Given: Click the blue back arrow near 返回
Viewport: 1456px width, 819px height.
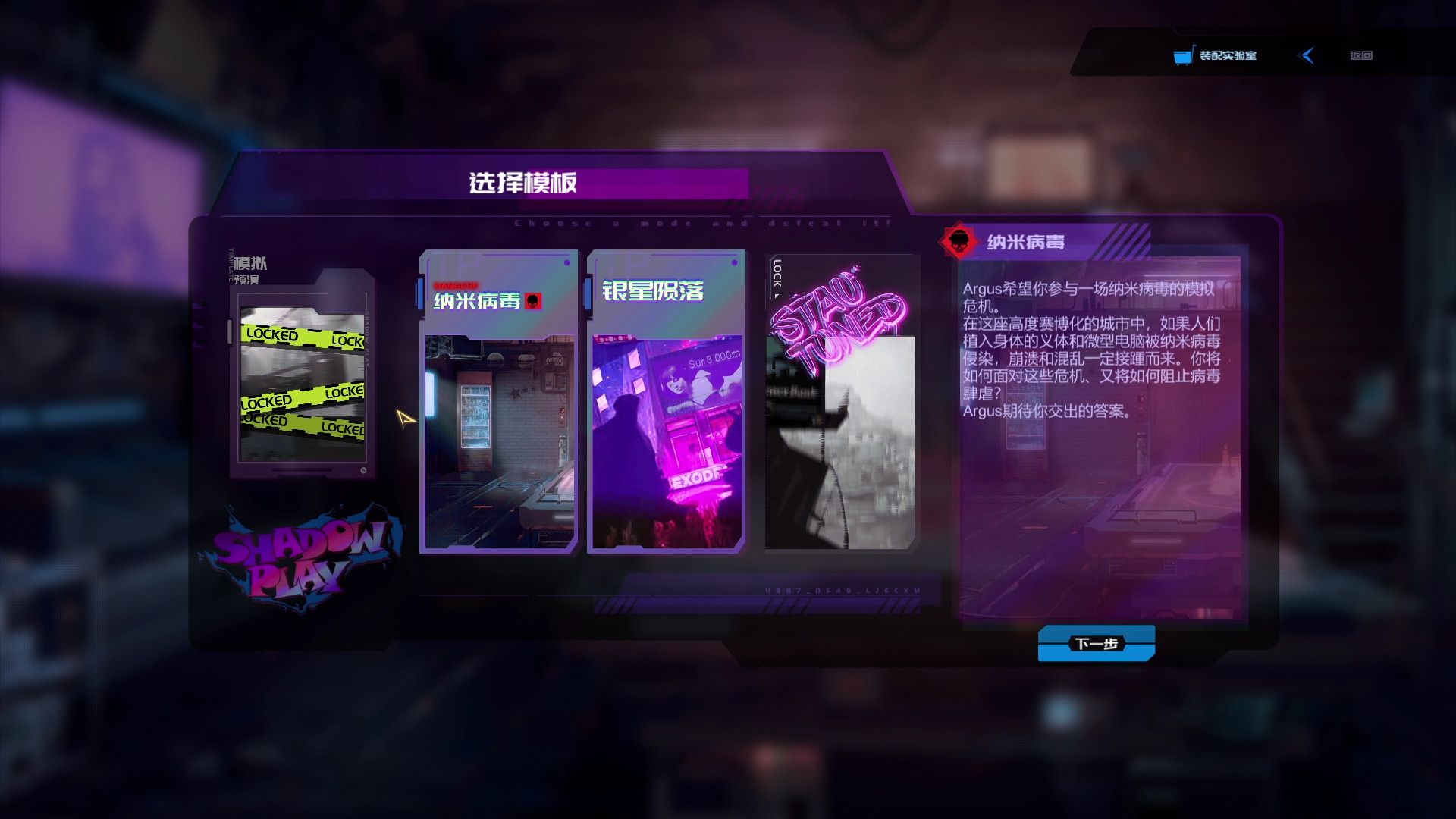Looking at the screenshot, I should click(x=1306, y=55).
